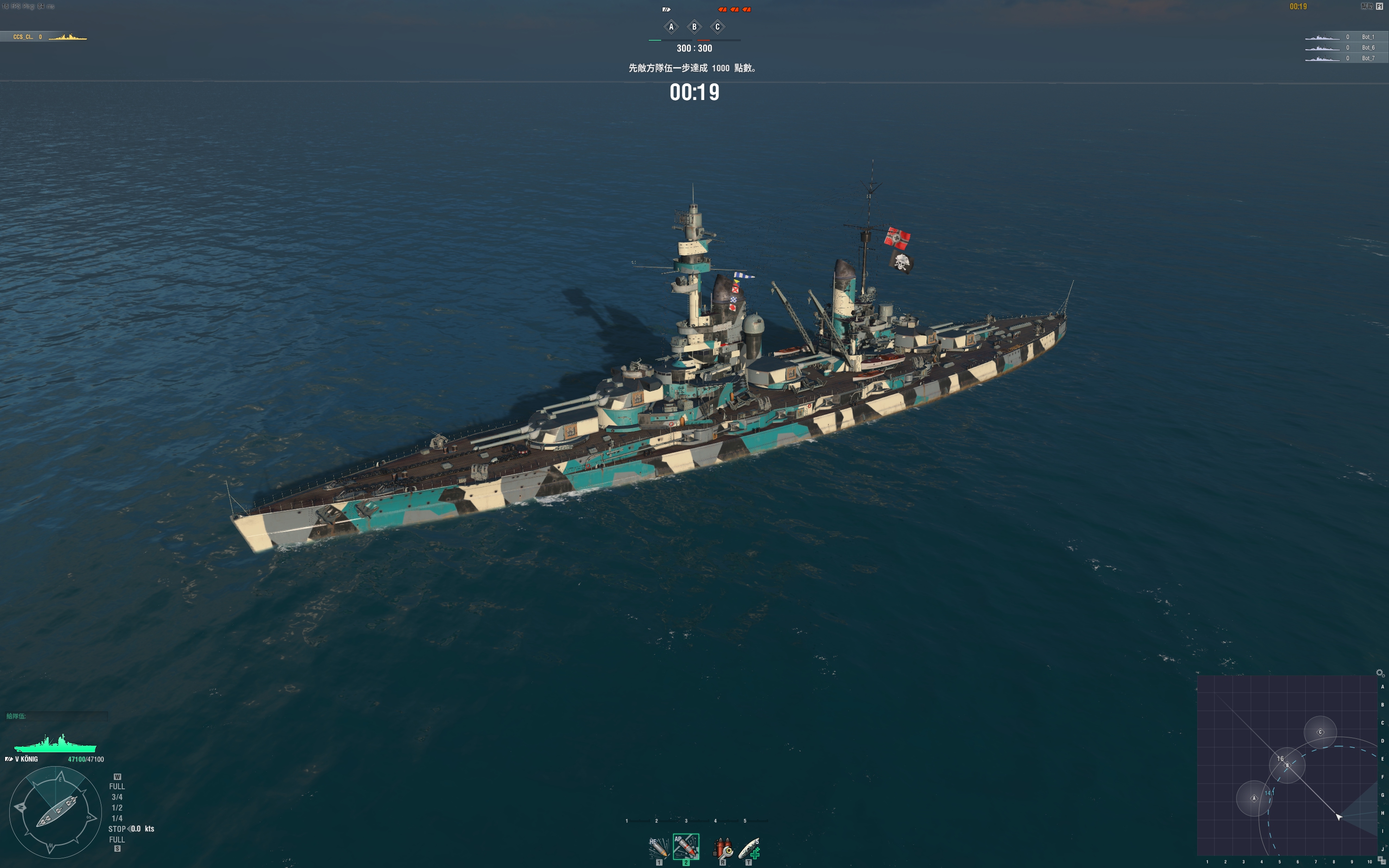Click capture point B diamond marker
Screen dimensions: 1389x868
tap(694, 27)
